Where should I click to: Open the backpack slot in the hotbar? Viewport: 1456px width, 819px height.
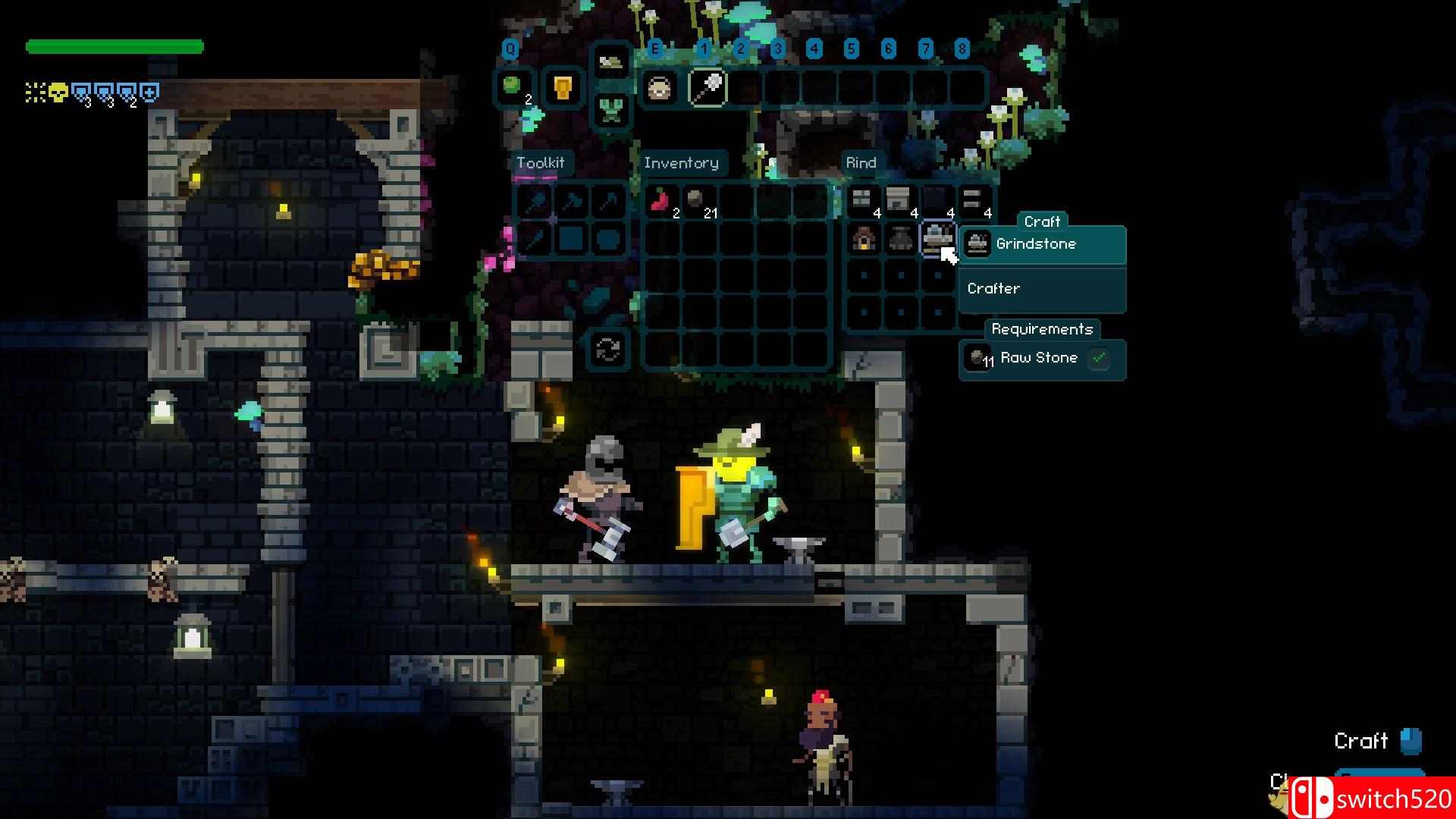coord(658,88)
